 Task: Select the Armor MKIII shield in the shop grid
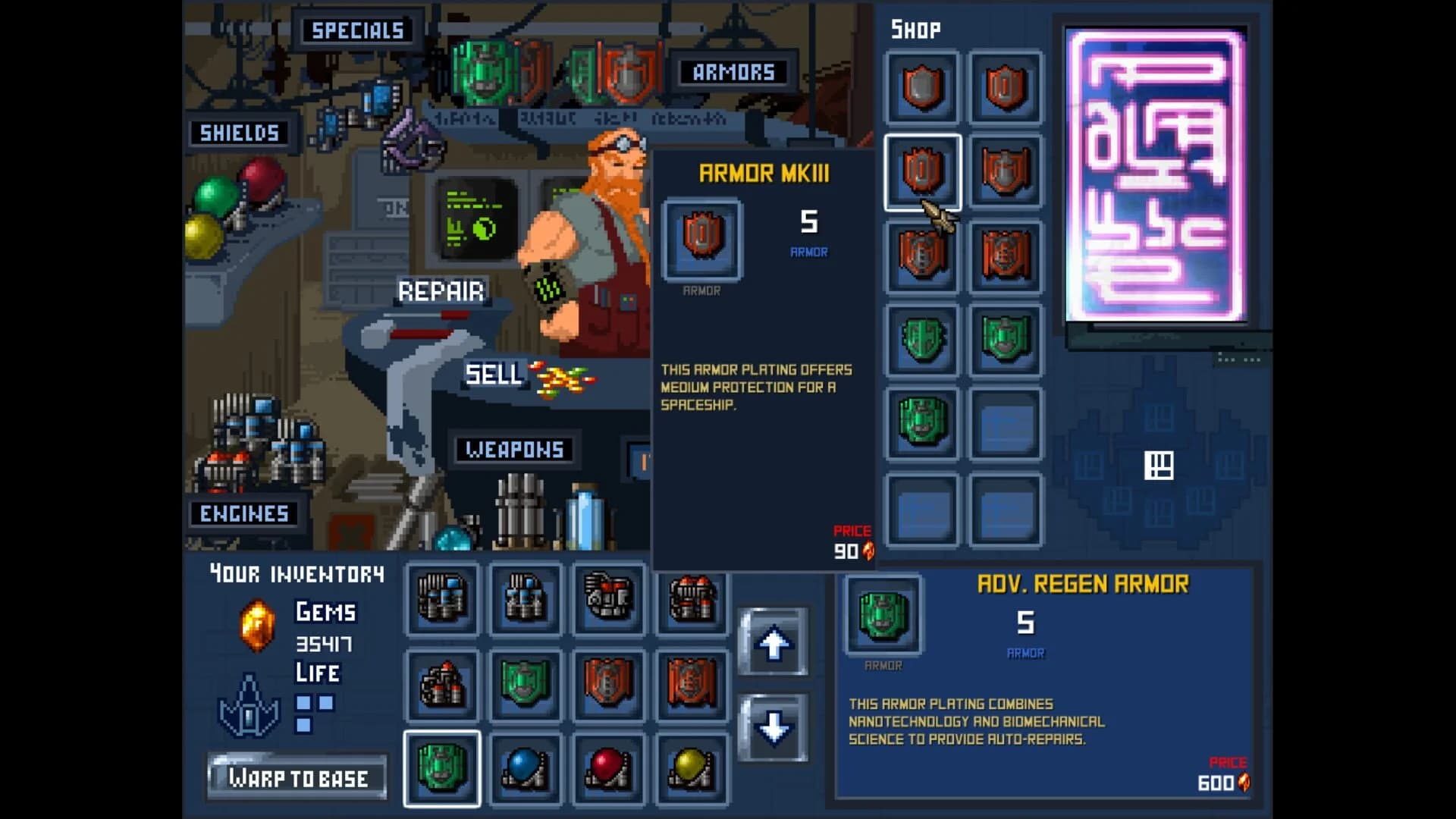[922, 174]
